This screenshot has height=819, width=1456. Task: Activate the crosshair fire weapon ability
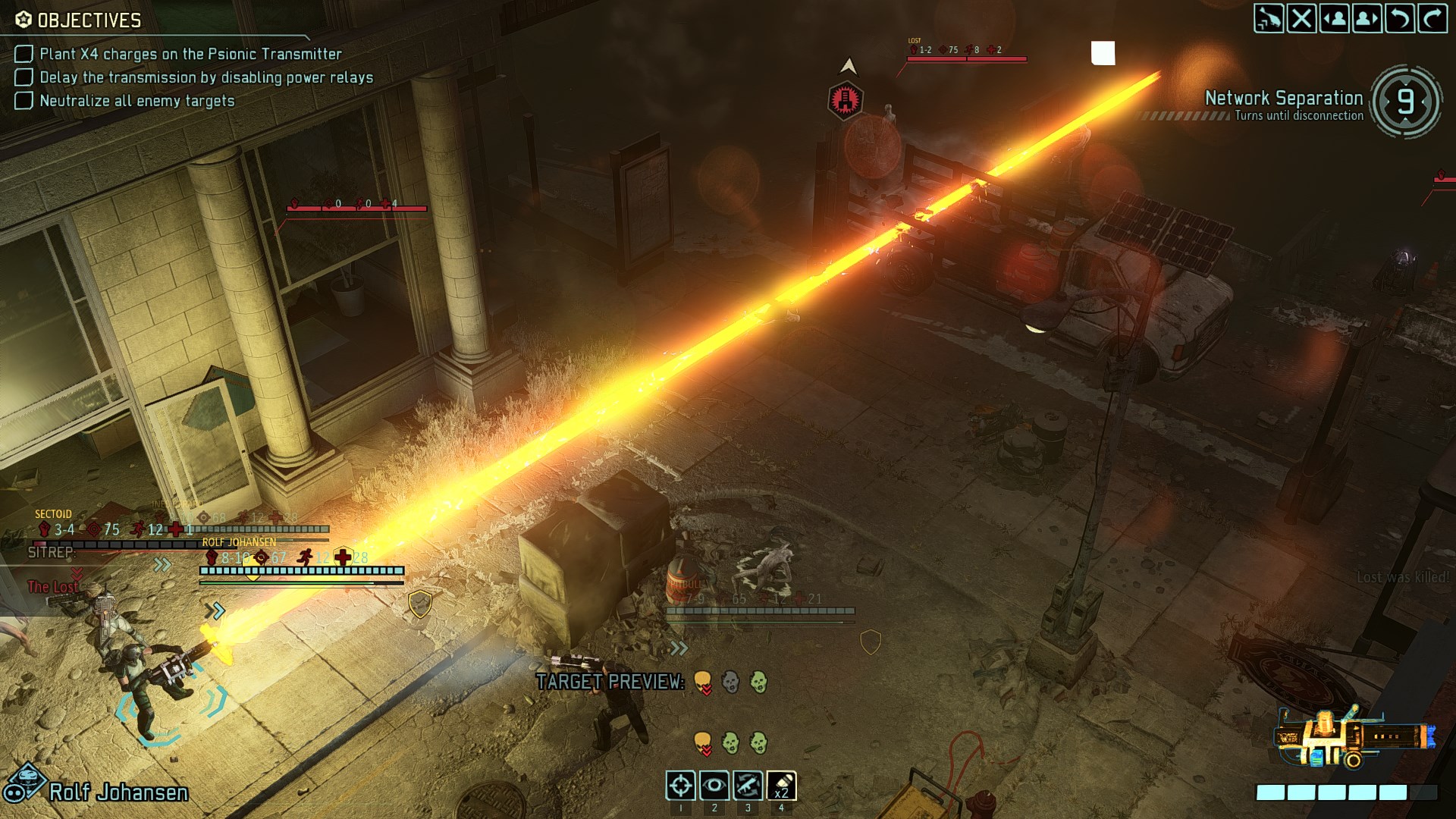click(x=680, y=786)
